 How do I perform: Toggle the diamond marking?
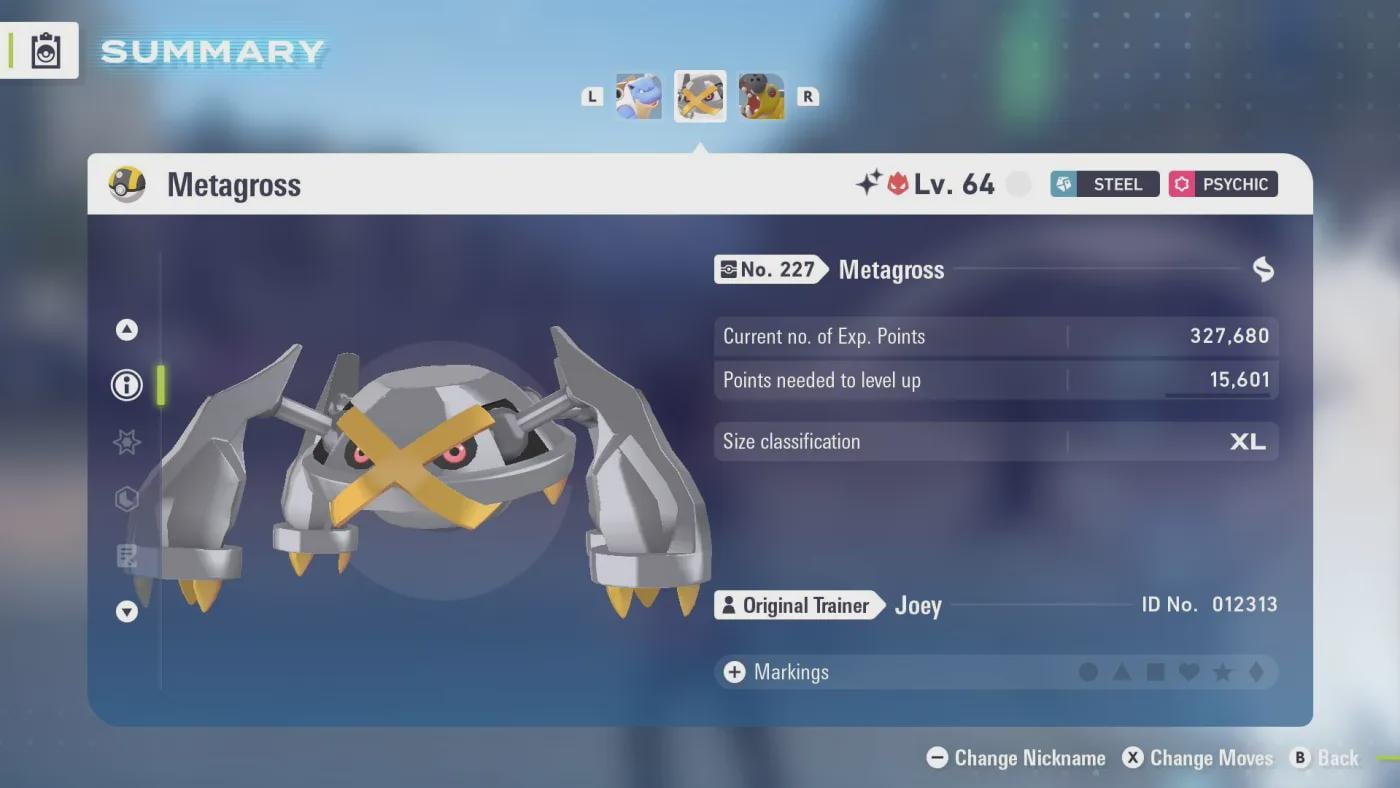pyautogui.click(x=1256, y=672)
